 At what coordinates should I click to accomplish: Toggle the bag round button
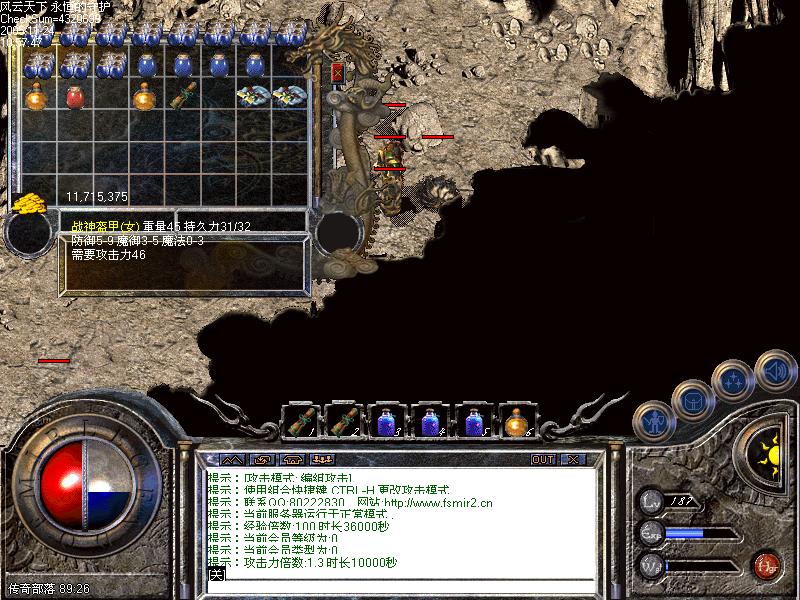coord(692,400)
